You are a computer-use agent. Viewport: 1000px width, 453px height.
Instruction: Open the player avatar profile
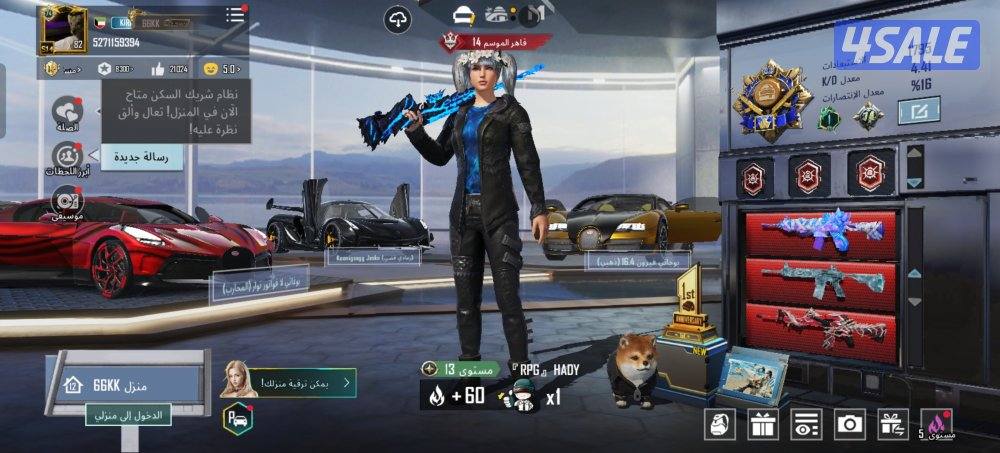[63, 29]
